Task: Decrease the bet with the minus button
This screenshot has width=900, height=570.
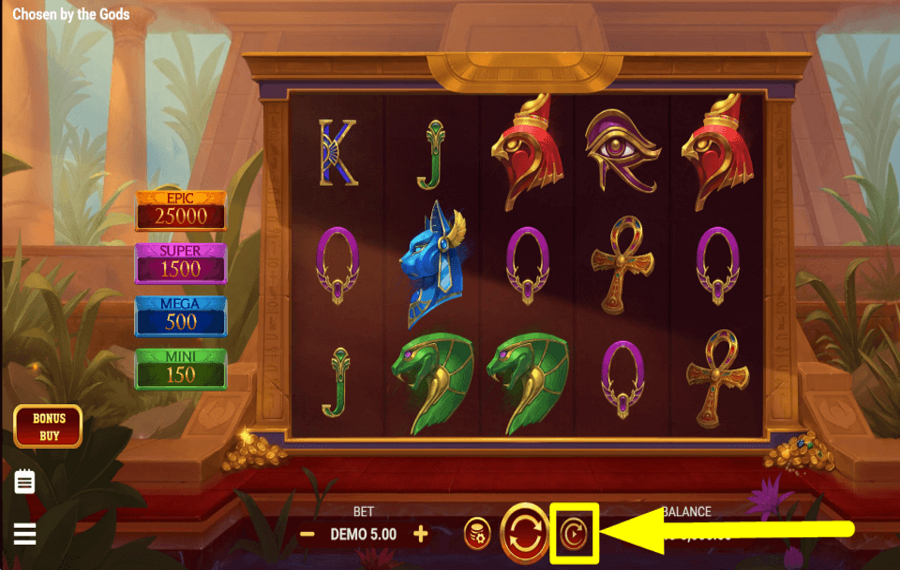Action: tap(308, 534)
